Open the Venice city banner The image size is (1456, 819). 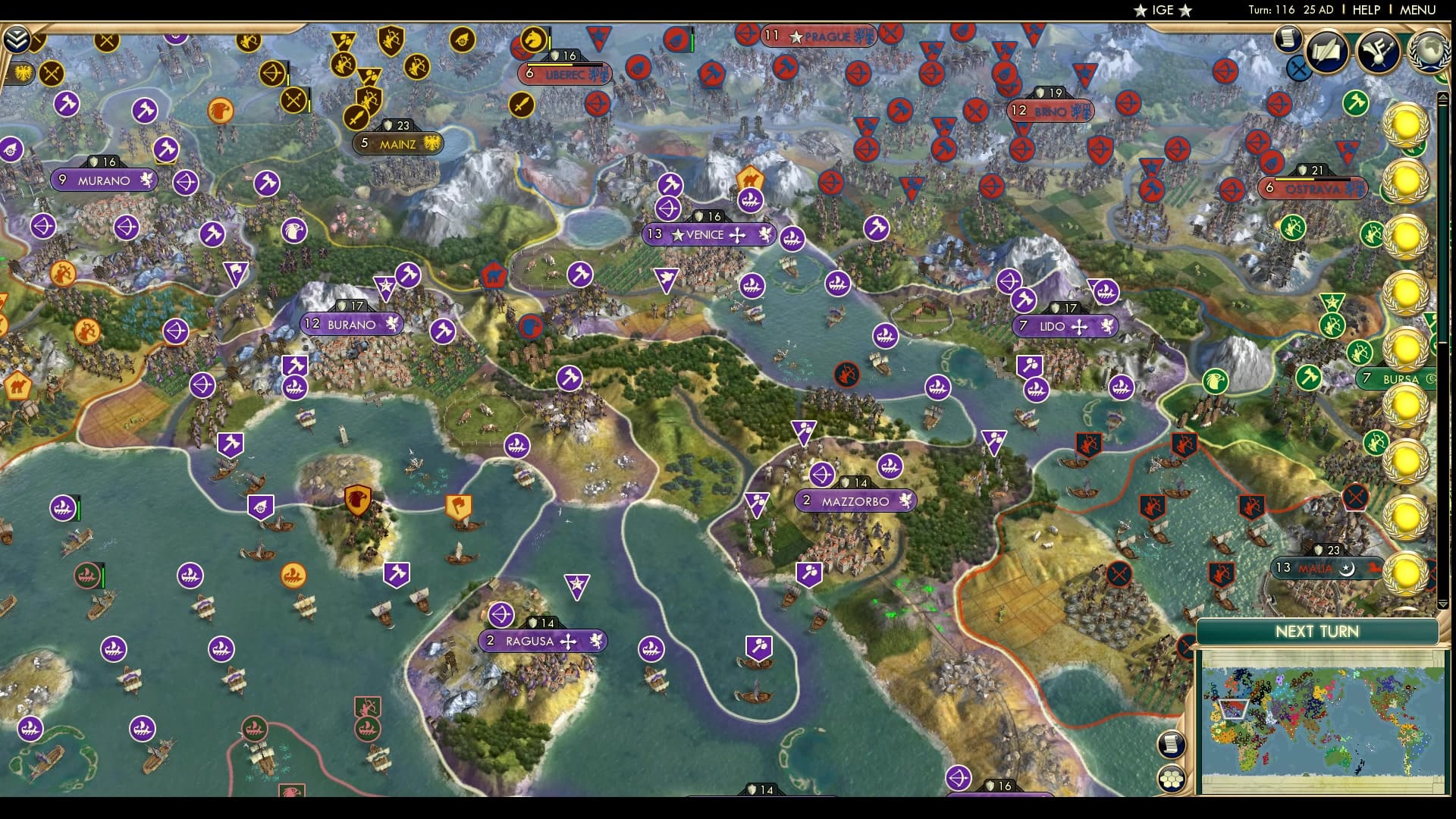708,235
